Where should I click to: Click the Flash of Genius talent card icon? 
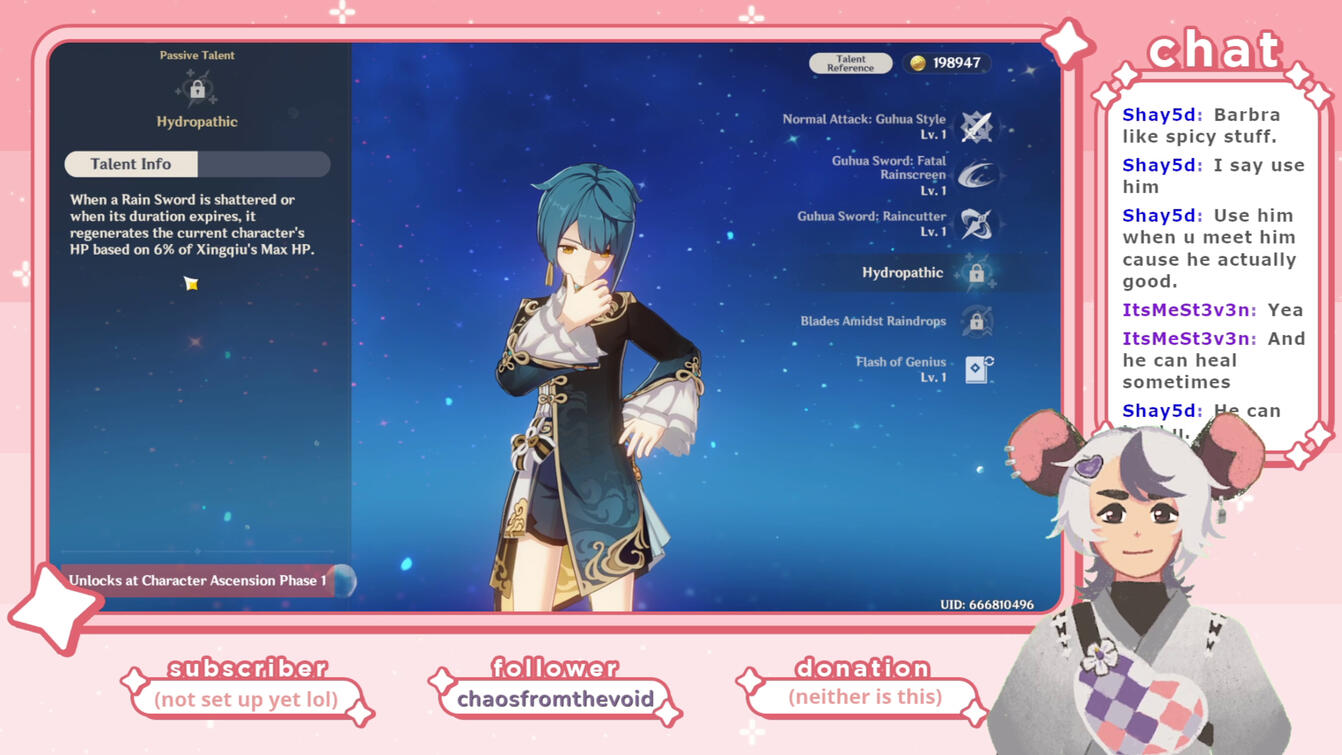pos(975,368)
